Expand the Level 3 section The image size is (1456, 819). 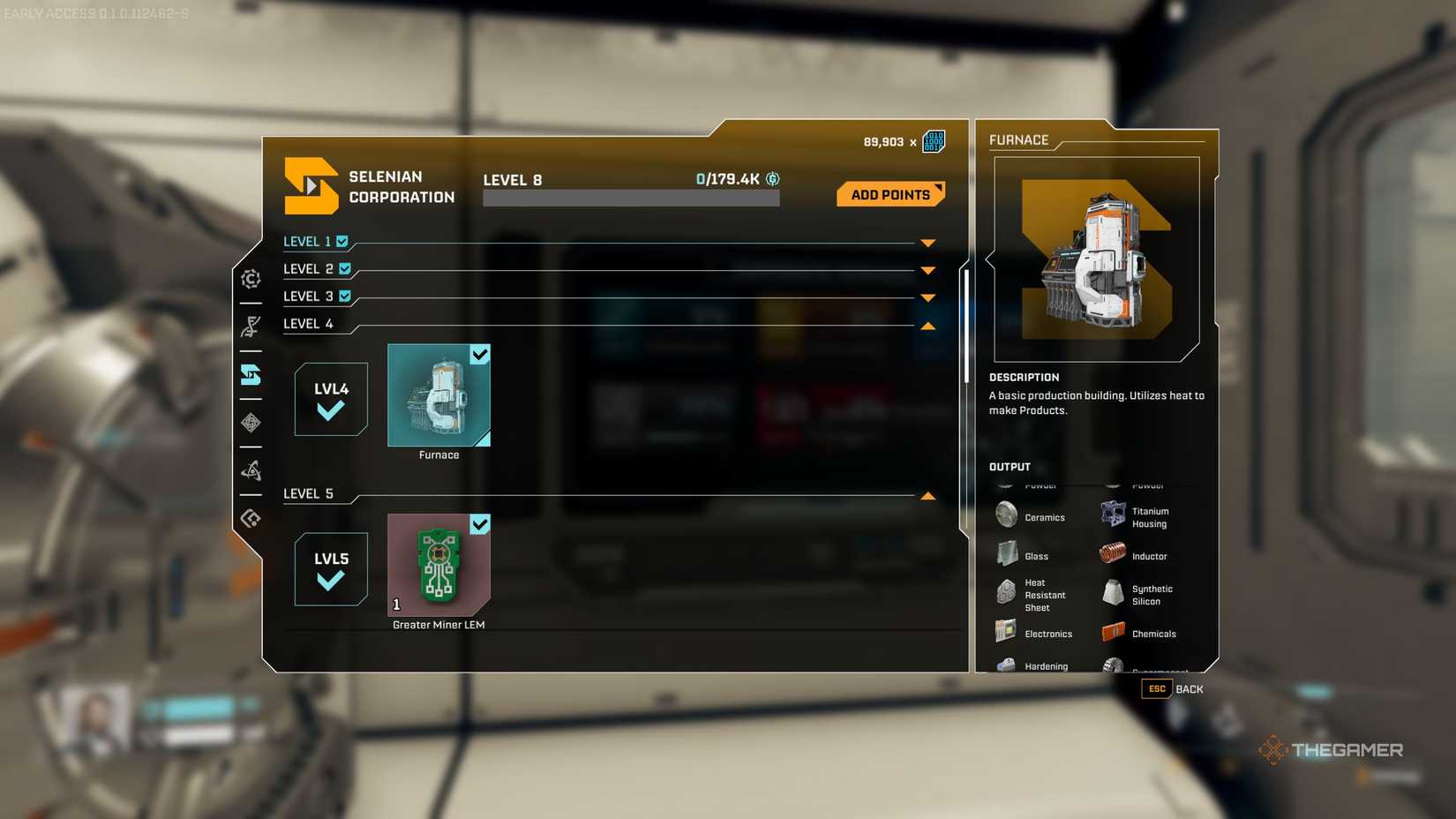coord(927,297)
